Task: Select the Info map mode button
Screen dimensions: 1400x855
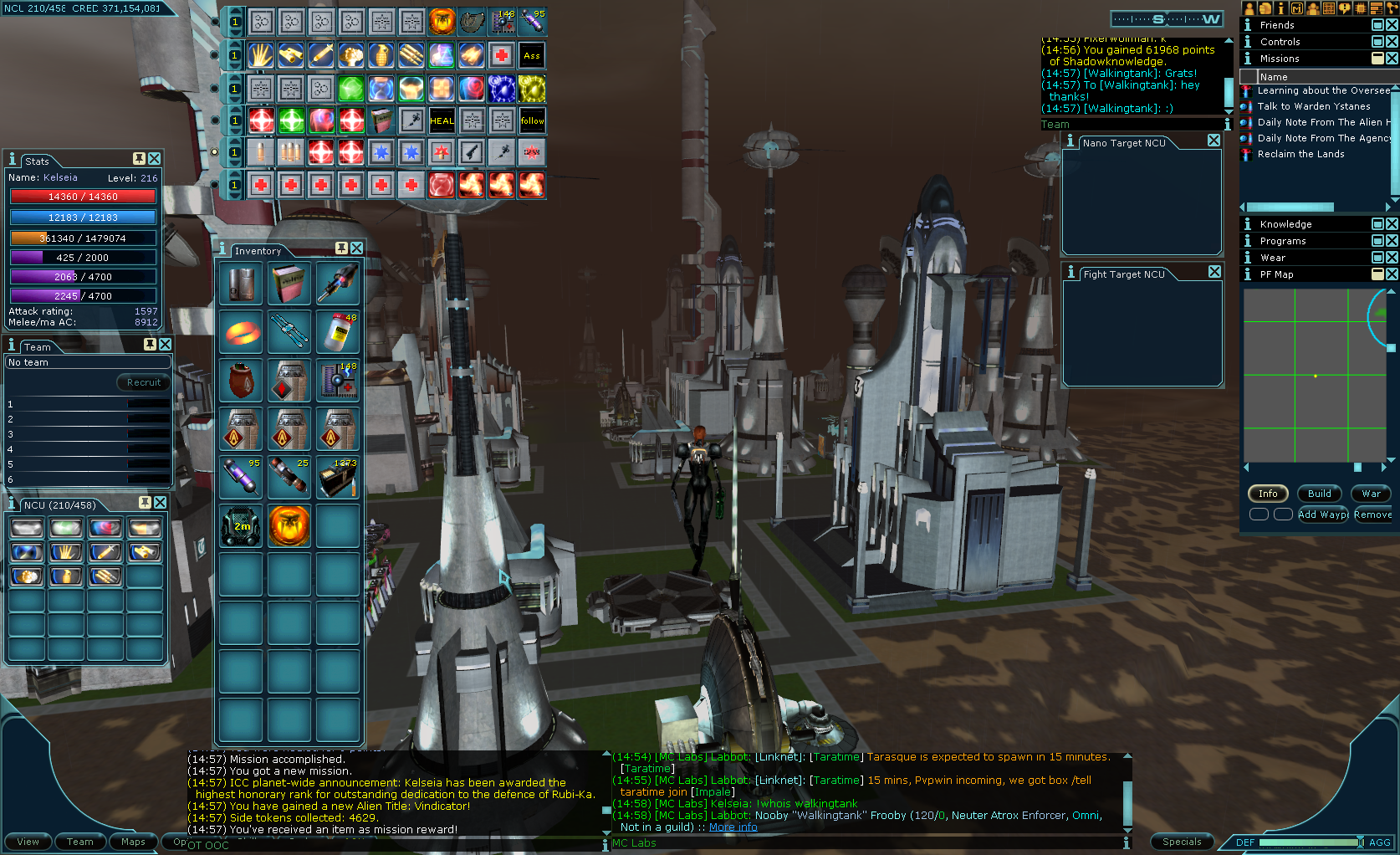Action: 1268,494
